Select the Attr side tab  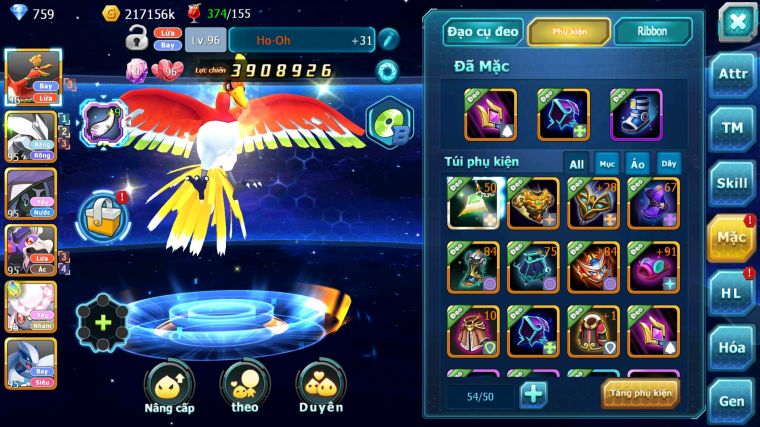(732, 75)
